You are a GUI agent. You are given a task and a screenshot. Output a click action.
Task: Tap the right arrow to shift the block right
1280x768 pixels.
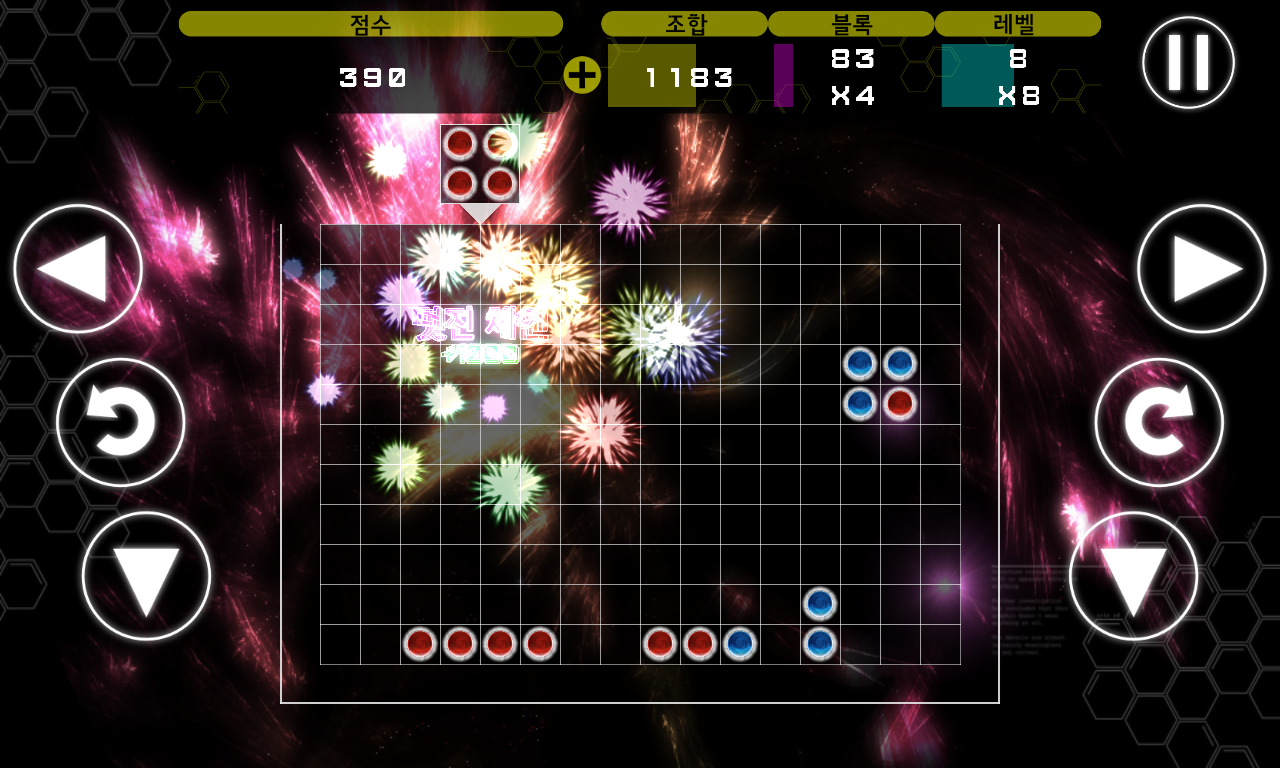point(1201,268)
